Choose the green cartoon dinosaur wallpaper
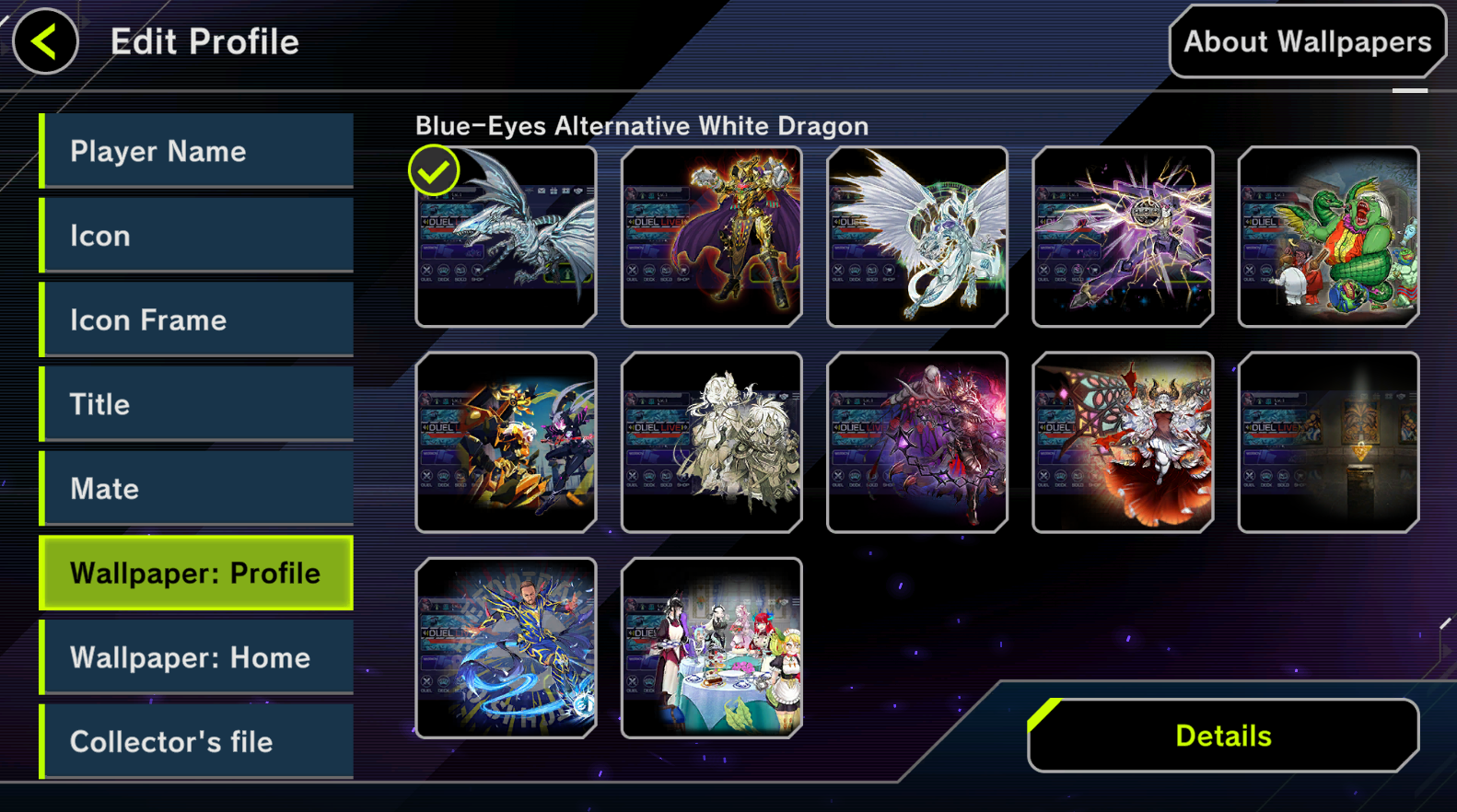 [x=1328, y=237]
